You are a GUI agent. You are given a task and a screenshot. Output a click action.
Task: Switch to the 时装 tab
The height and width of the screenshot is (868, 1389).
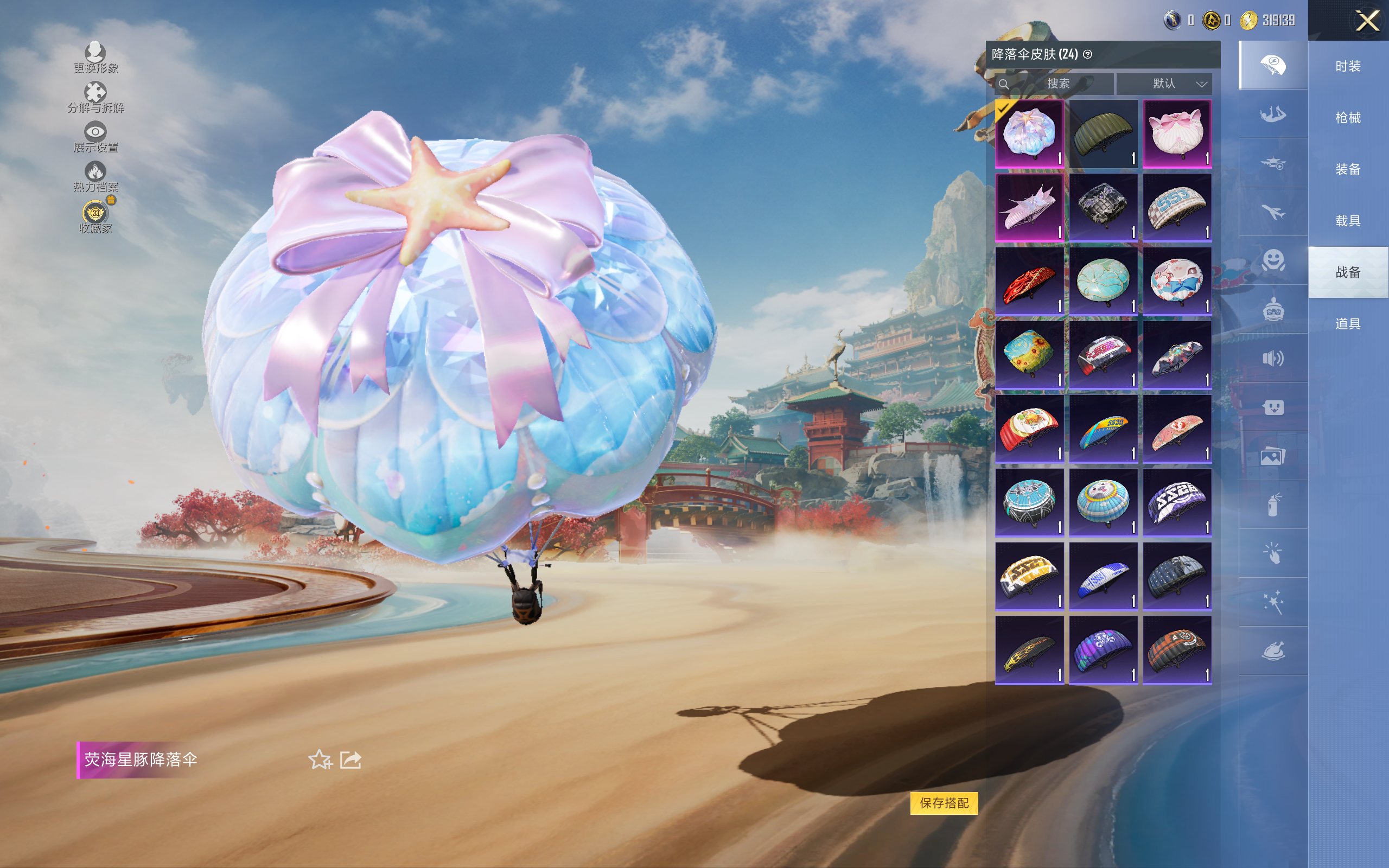(x=1348, y=67)
